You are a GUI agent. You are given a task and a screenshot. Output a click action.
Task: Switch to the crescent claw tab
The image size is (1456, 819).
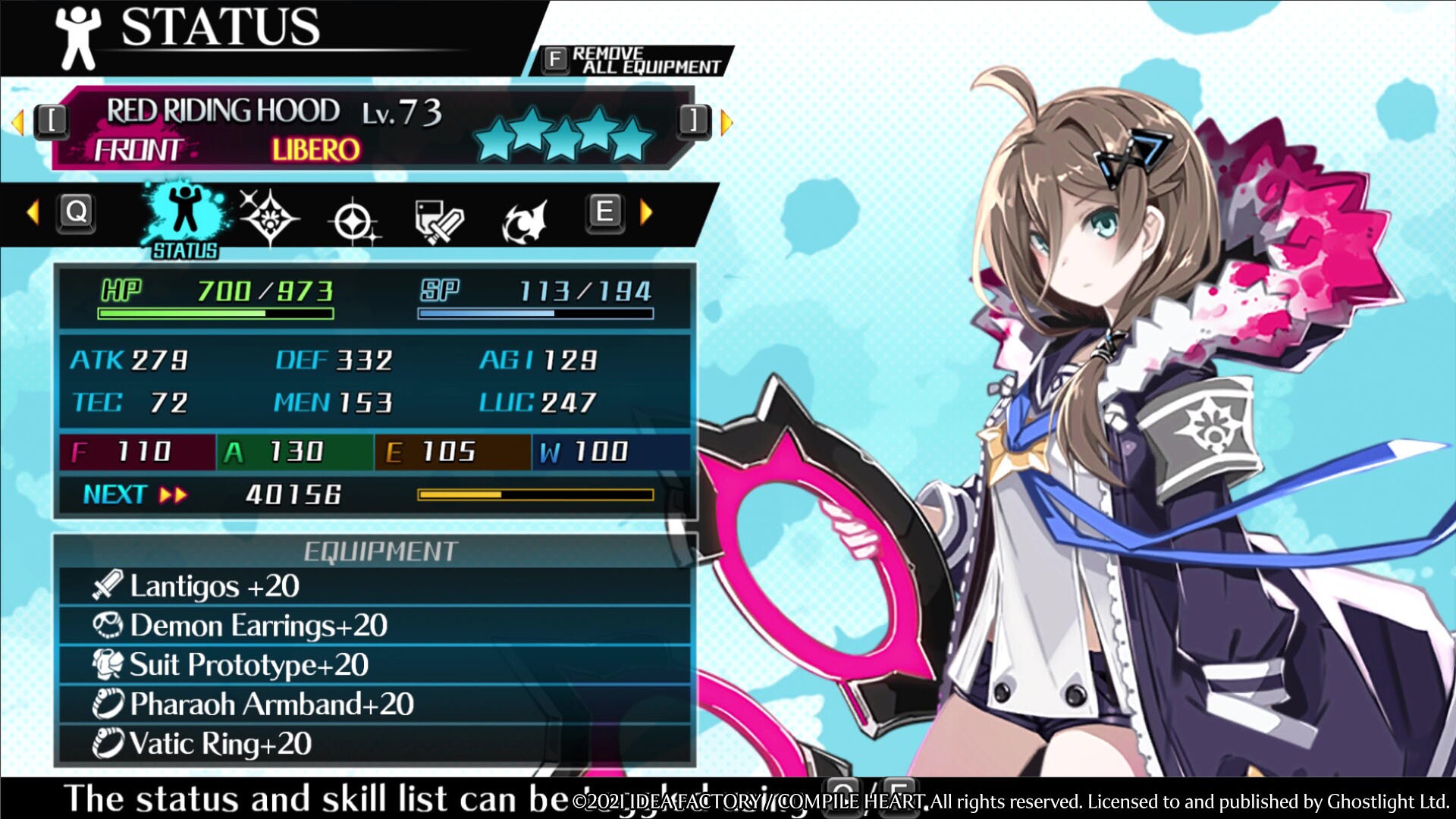point(525,222)
